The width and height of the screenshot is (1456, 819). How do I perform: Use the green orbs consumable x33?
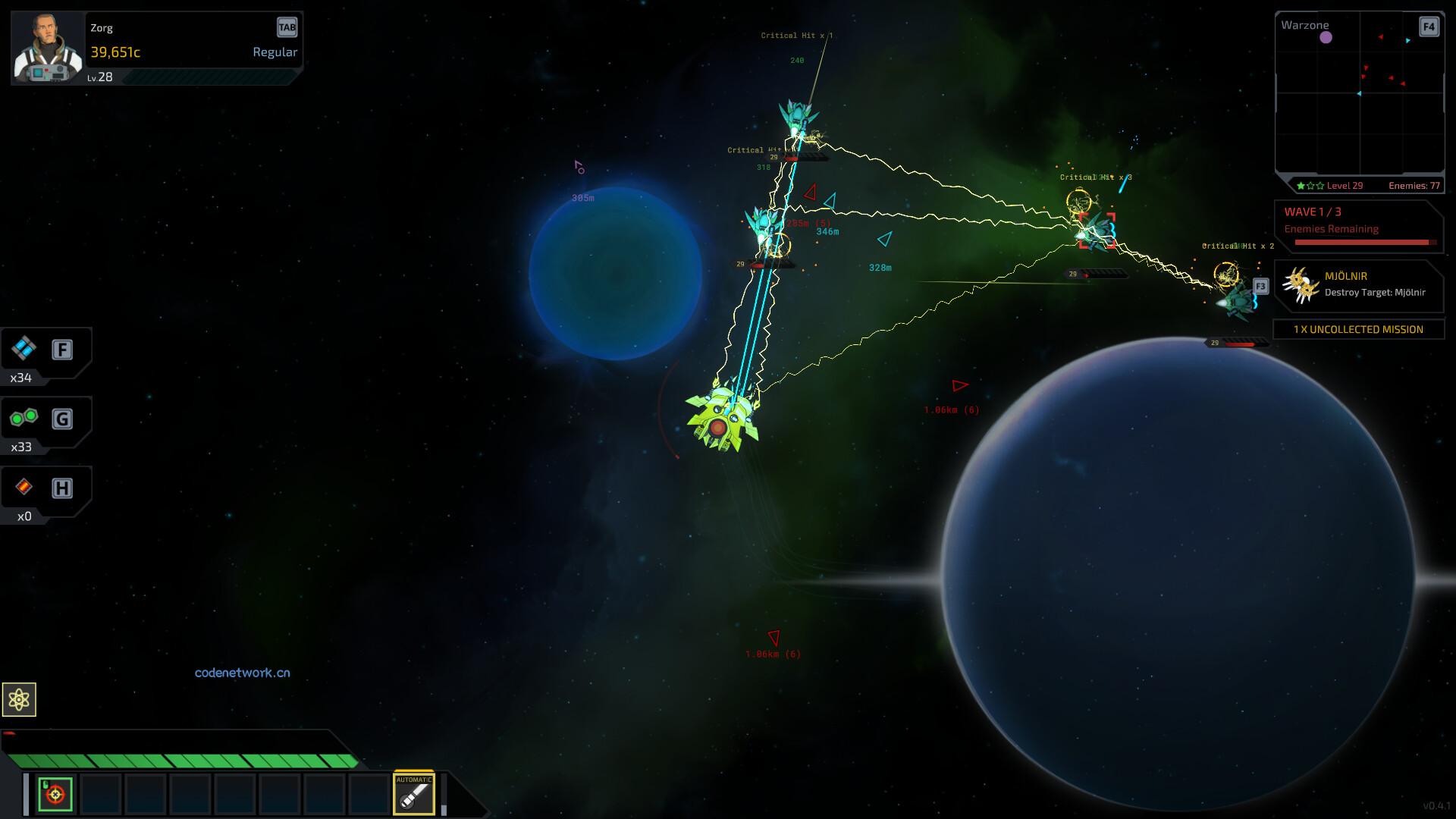click(24, 419)
